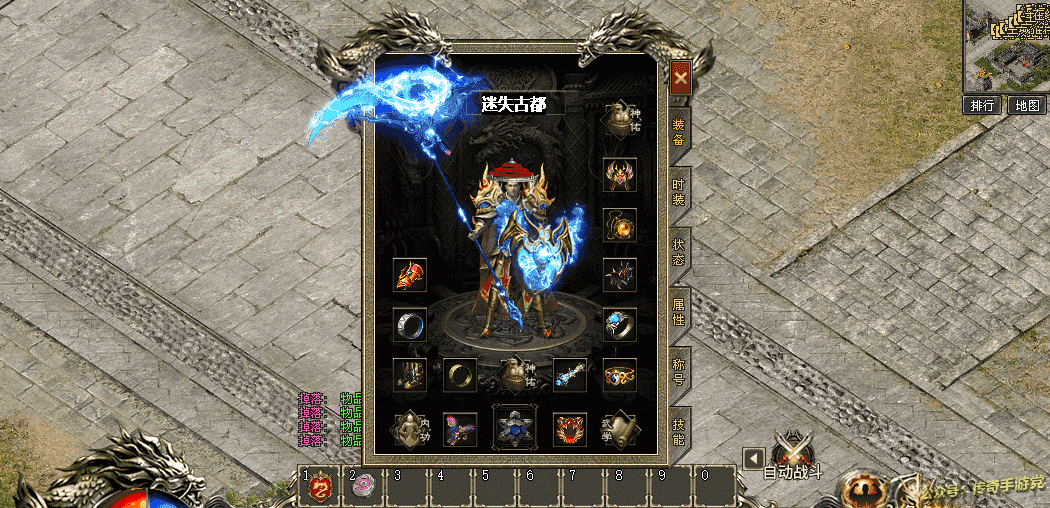
Task: Use the red item in hotbar slot 1
Action: [319, 487]
